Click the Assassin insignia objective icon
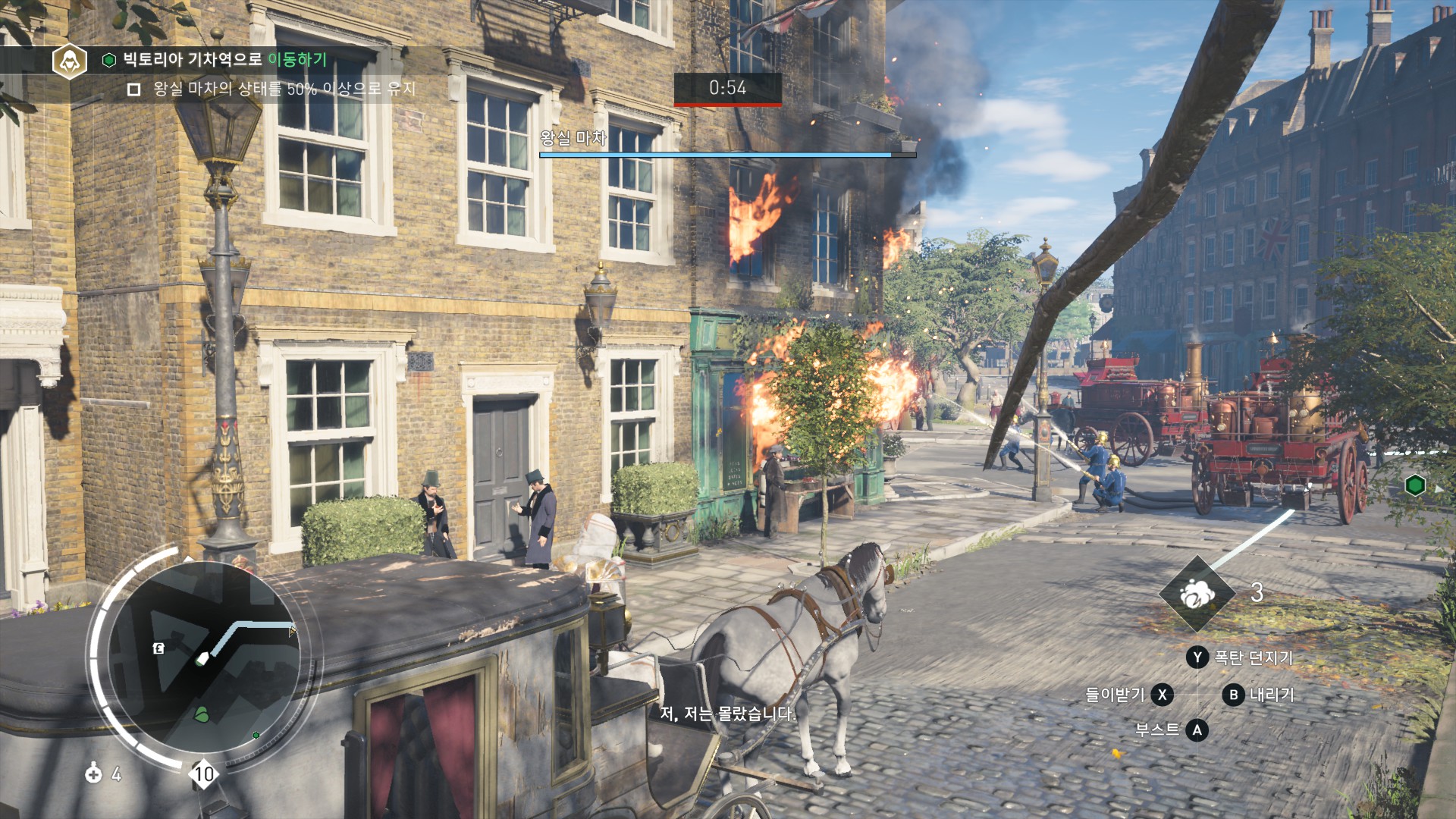Image resolution: width=1456 pixels, height=819 pixels. pos(69,61)
